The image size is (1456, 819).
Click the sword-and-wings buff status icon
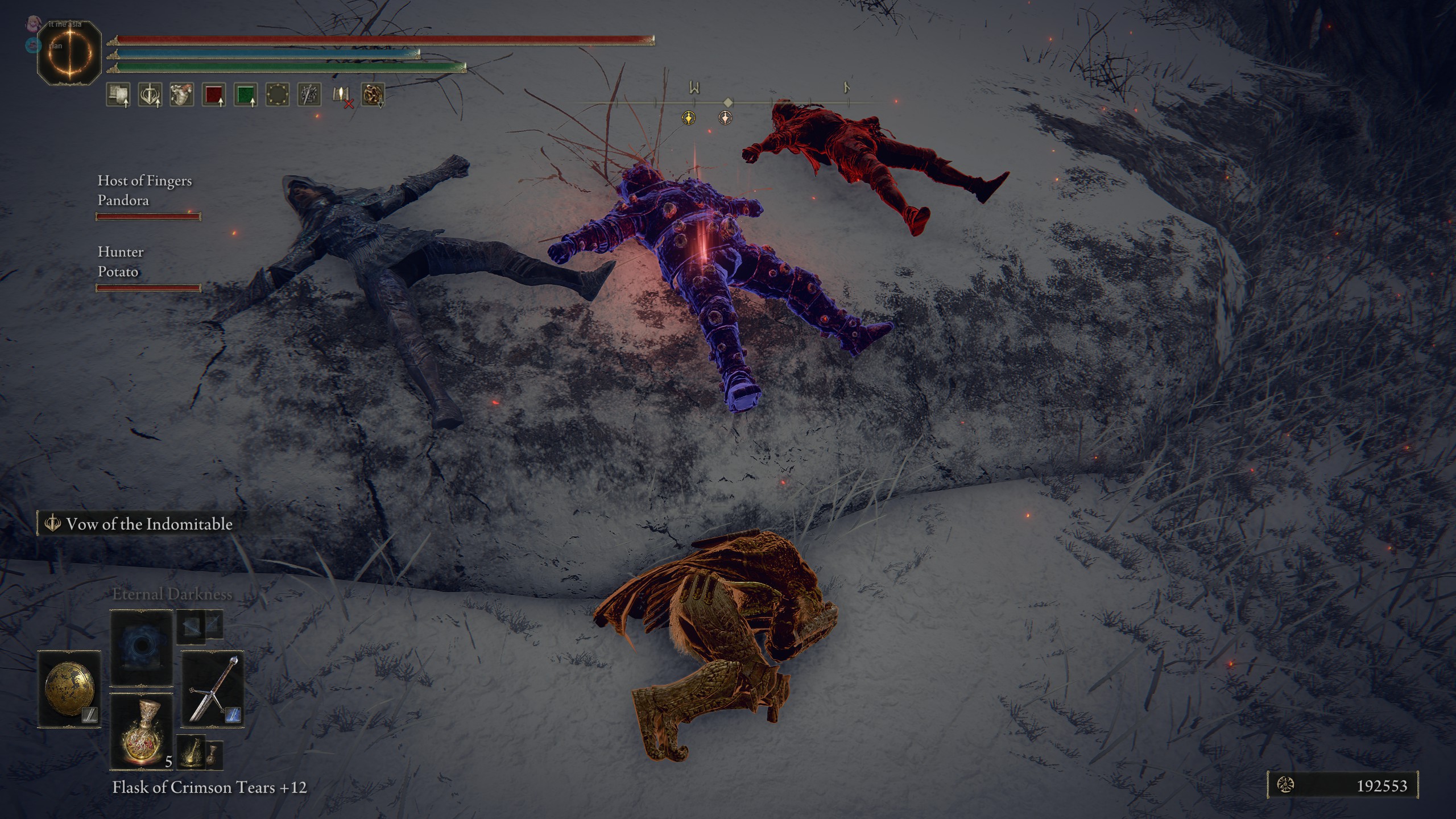pyautogui.click(x=150, y=95)
